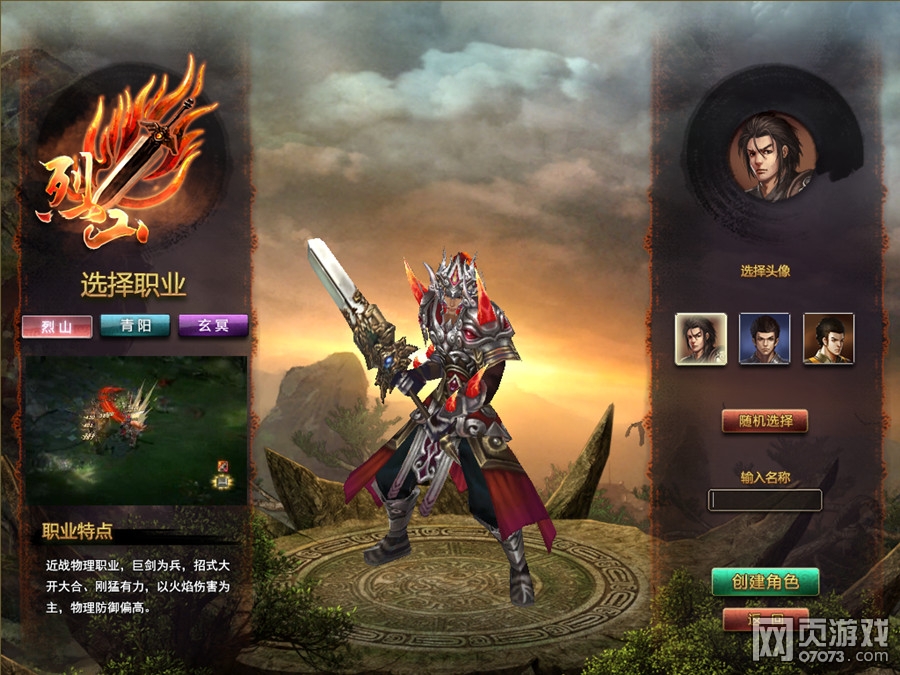Switch to the 青阳 class
Viewport: 900px width, 675px height.
click(x=134, y=326)
